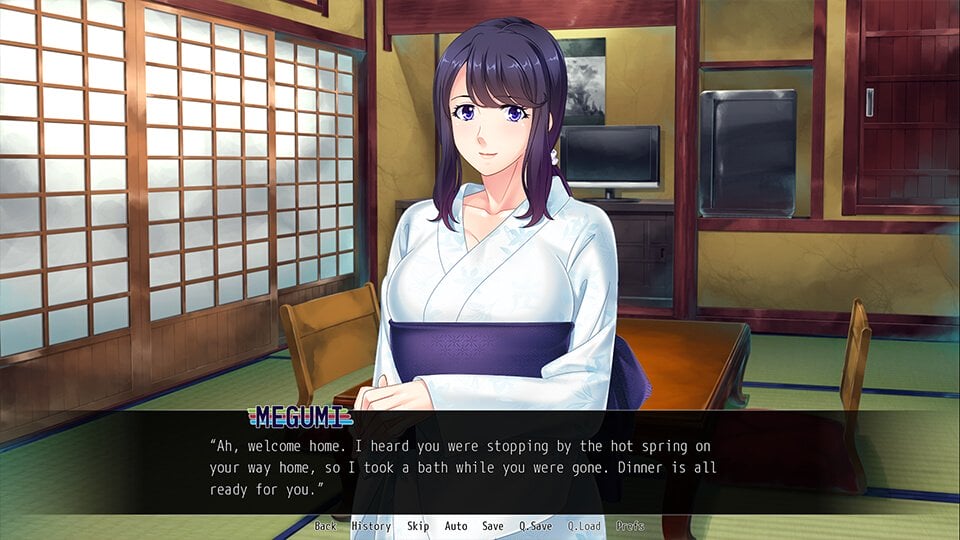The height and width of the screenshot is (540, 960).
Task: Open the dialogue History log
Action: (371, 526)
